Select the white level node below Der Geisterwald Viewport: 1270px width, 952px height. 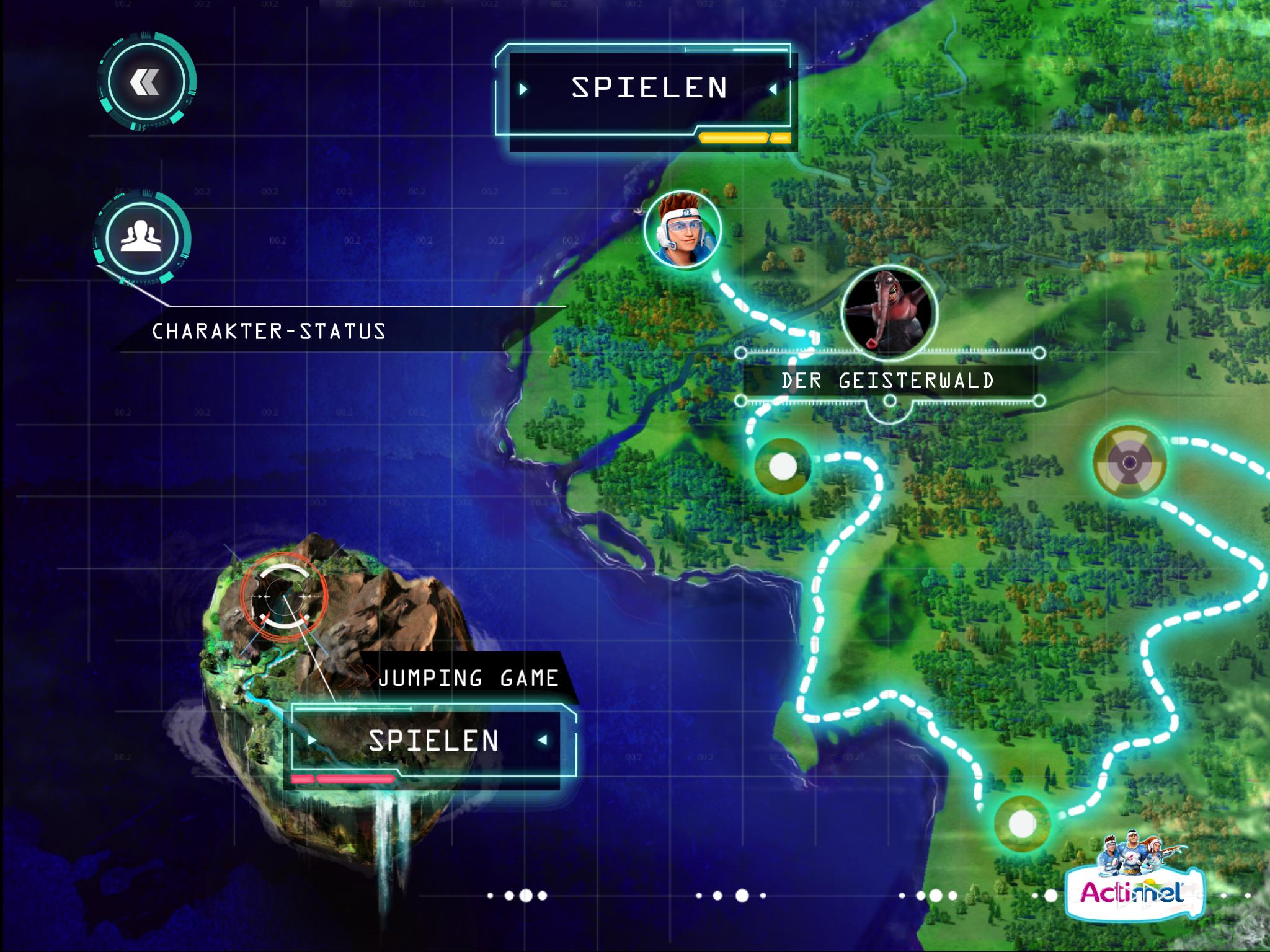pos(783,466)
